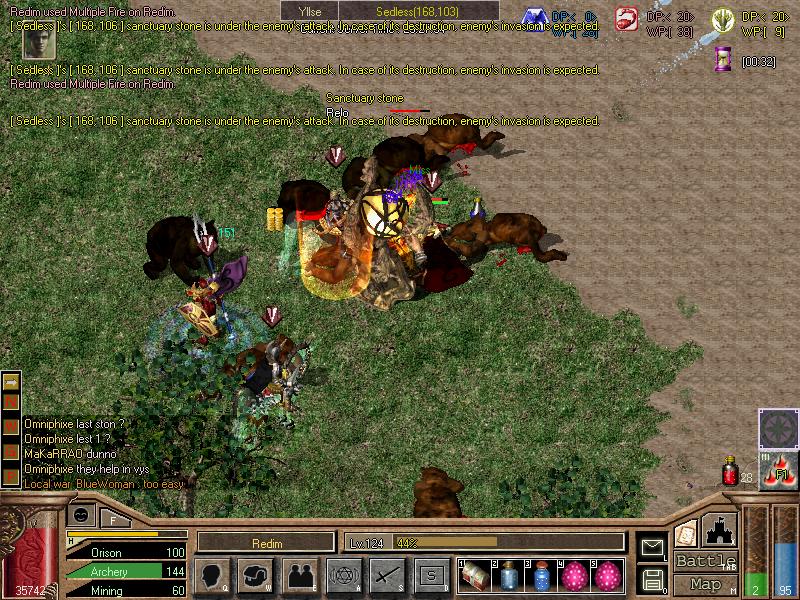This screenshot has height=600, width=800.
Task: Open the two-people party button
Action: point(299,576)
